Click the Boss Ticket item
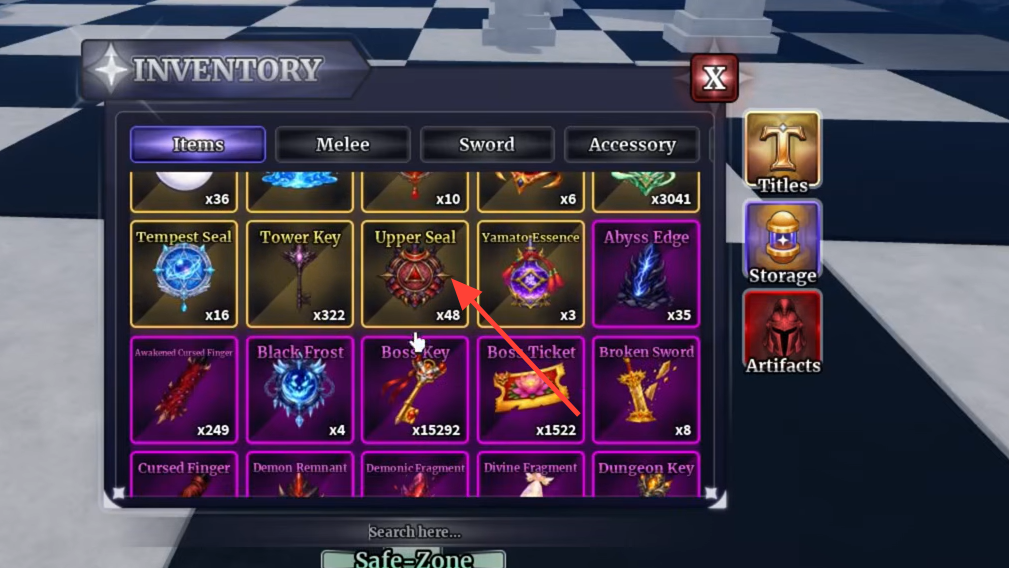This screenshot has height=568, width=1009. (531, 390)
